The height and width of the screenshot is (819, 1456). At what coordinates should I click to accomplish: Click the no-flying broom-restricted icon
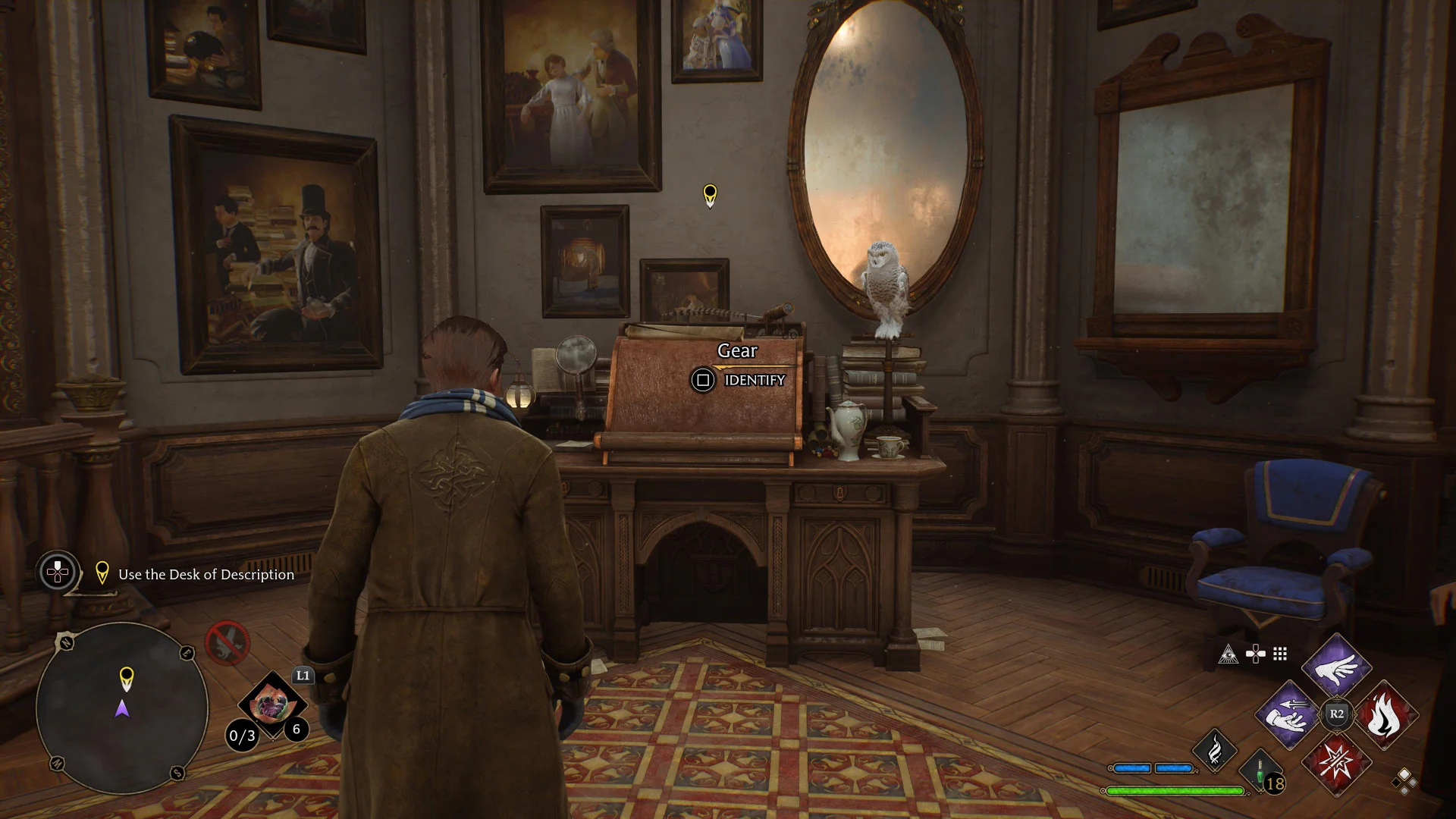point(227,643)
